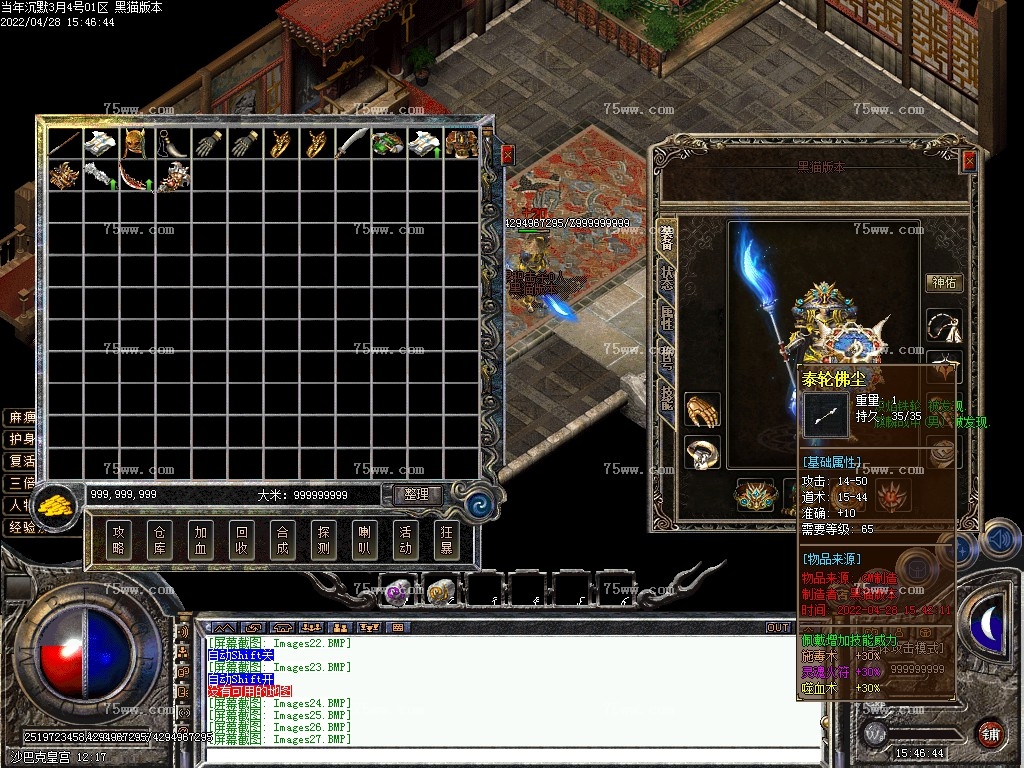Switch to the 状态 status tab
This screenshot has height=768, width=1024.
pos(666,279)
